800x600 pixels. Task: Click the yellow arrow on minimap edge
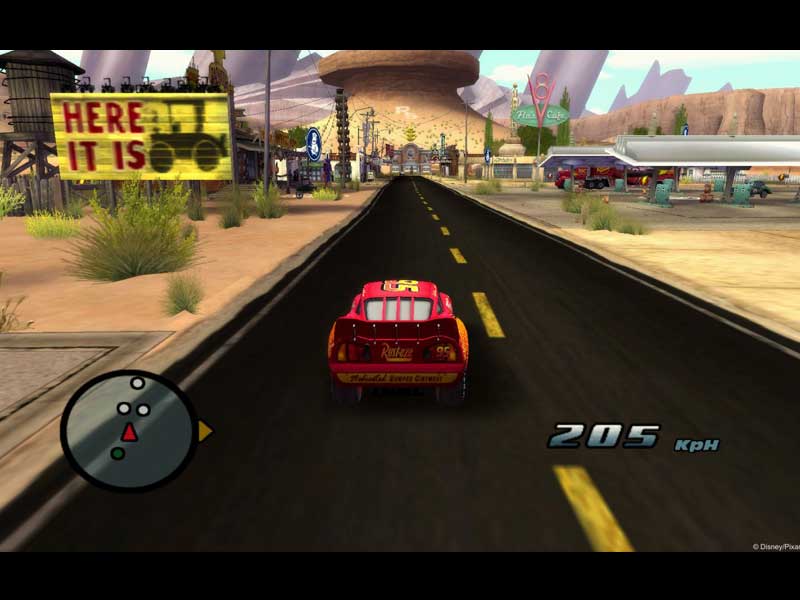[x=204, y=431]
